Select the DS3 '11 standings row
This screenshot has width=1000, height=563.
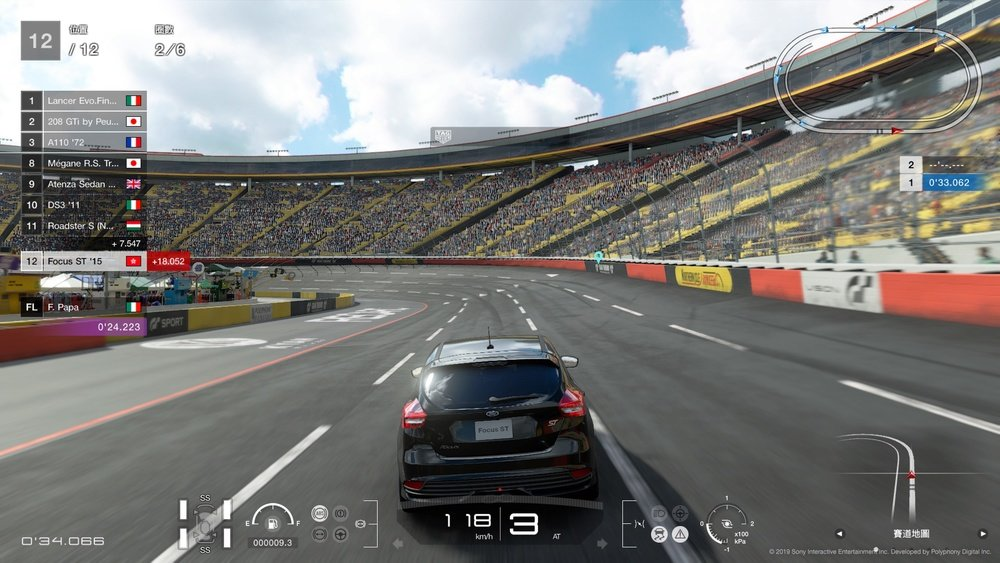coord(84,204)
